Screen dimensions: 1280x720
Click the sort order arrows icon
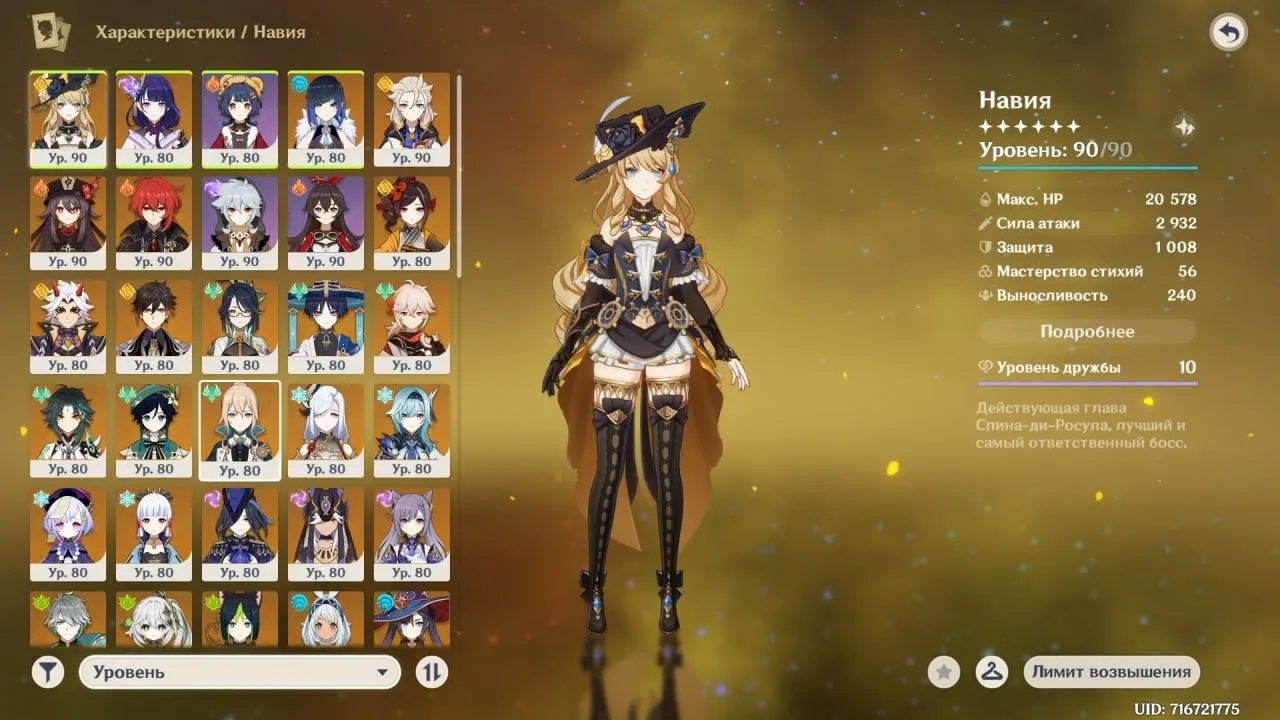coord(430,672)
